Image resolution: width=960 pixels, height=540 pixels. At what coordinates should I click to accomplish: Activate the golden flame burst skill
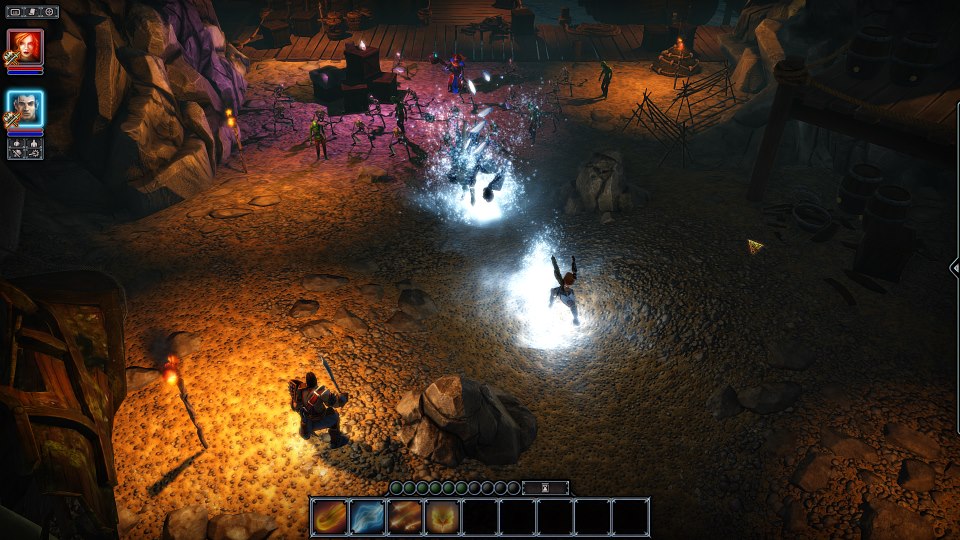coord(442,516)
